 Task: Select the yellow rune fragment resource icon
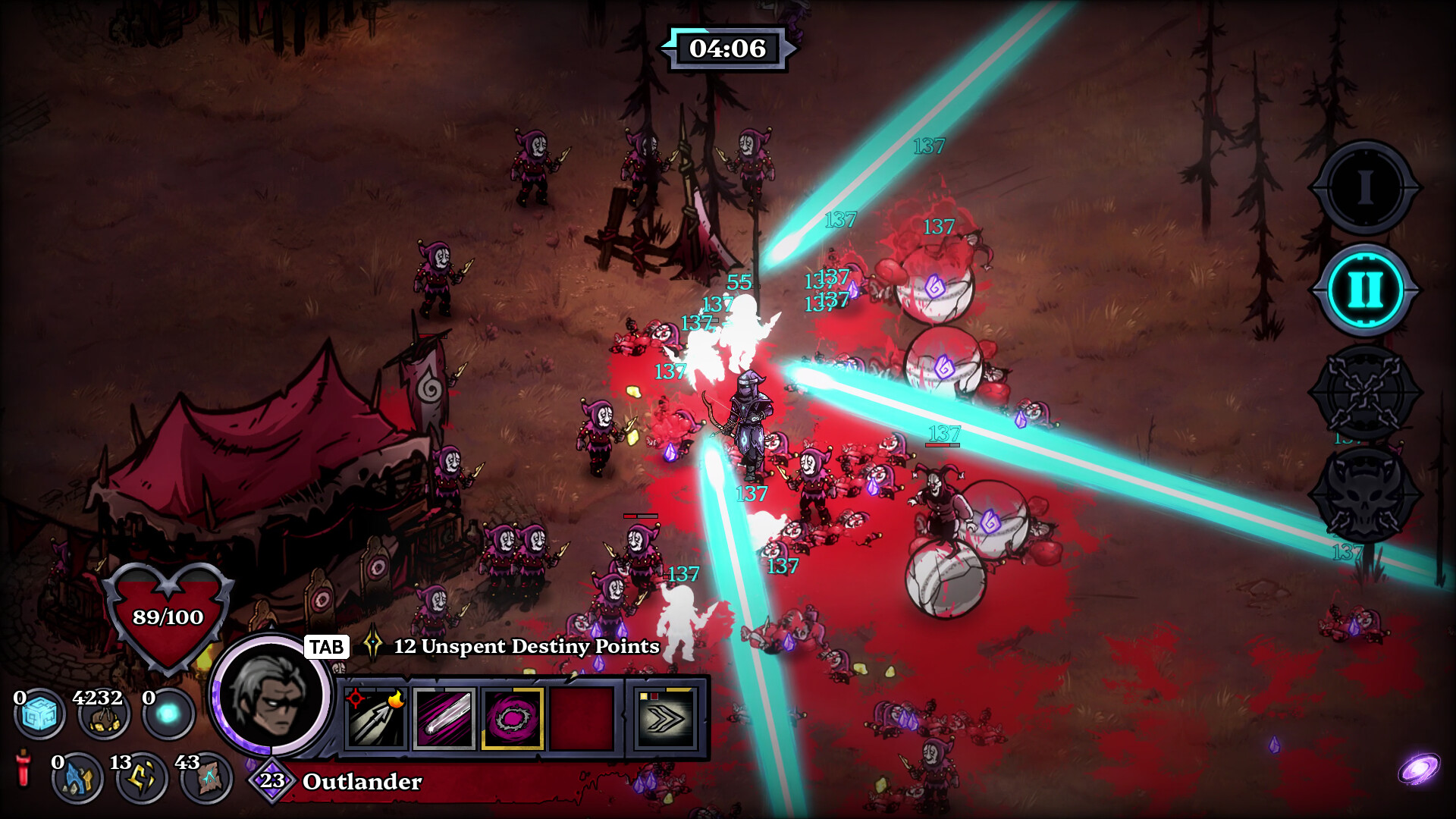142,778
